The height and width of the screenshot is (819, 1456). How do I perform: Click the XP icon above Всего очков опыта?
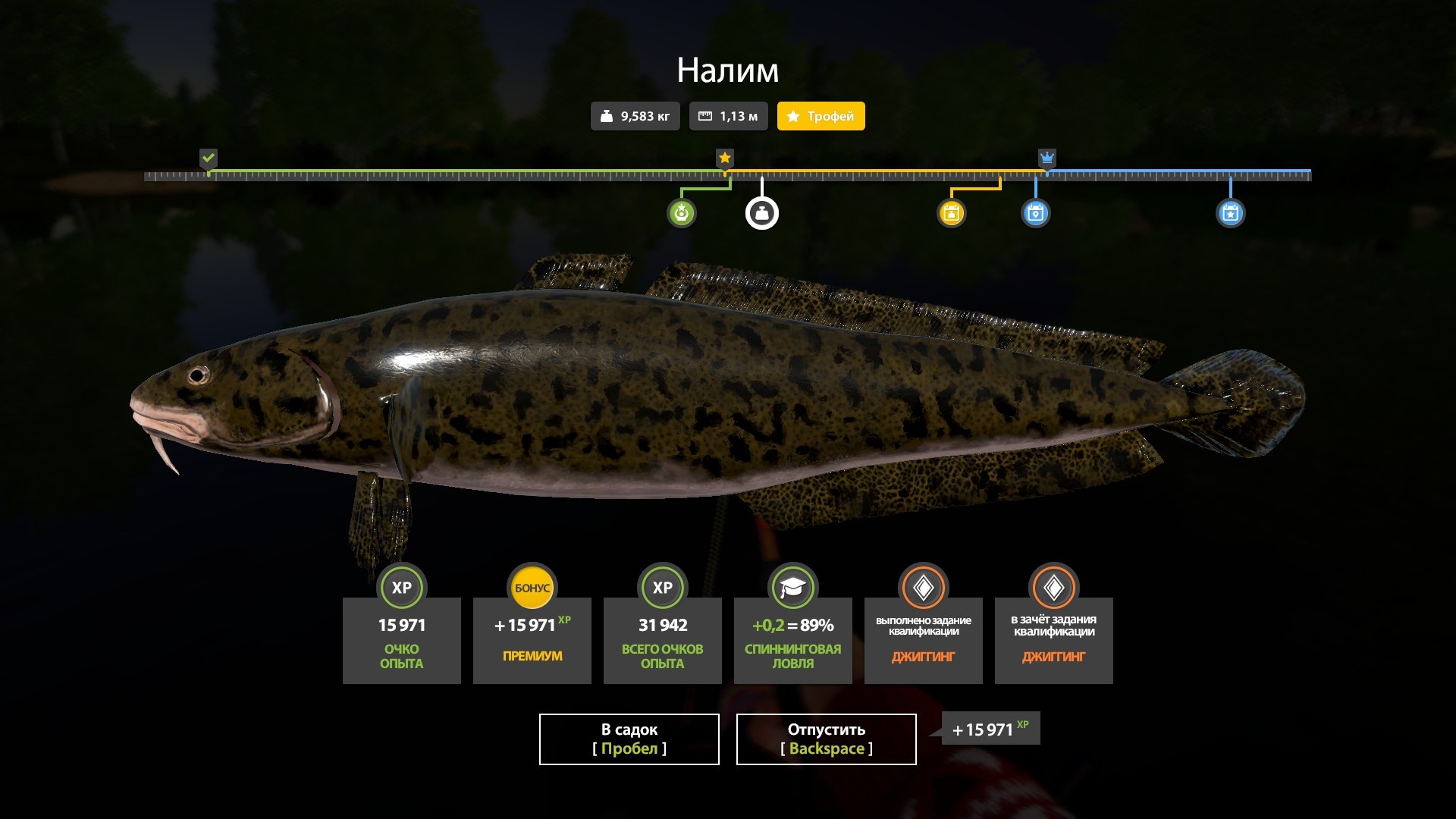pos(662,587)
